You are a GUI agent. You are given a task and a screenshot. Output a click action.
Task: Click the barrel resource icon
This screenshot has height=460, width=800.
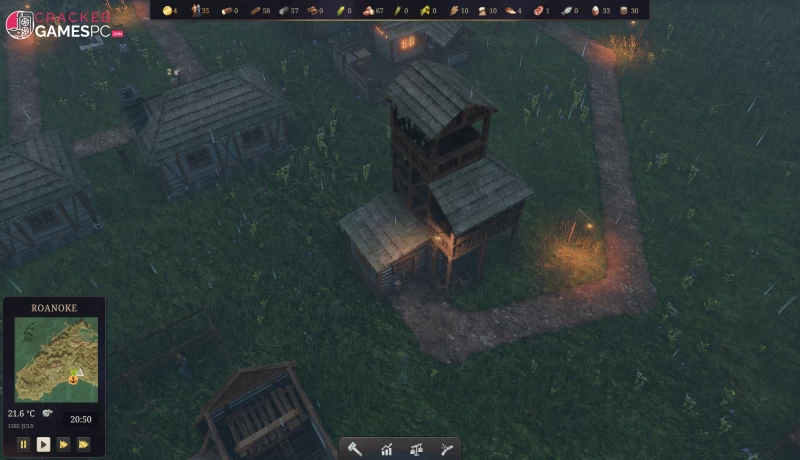625,10
